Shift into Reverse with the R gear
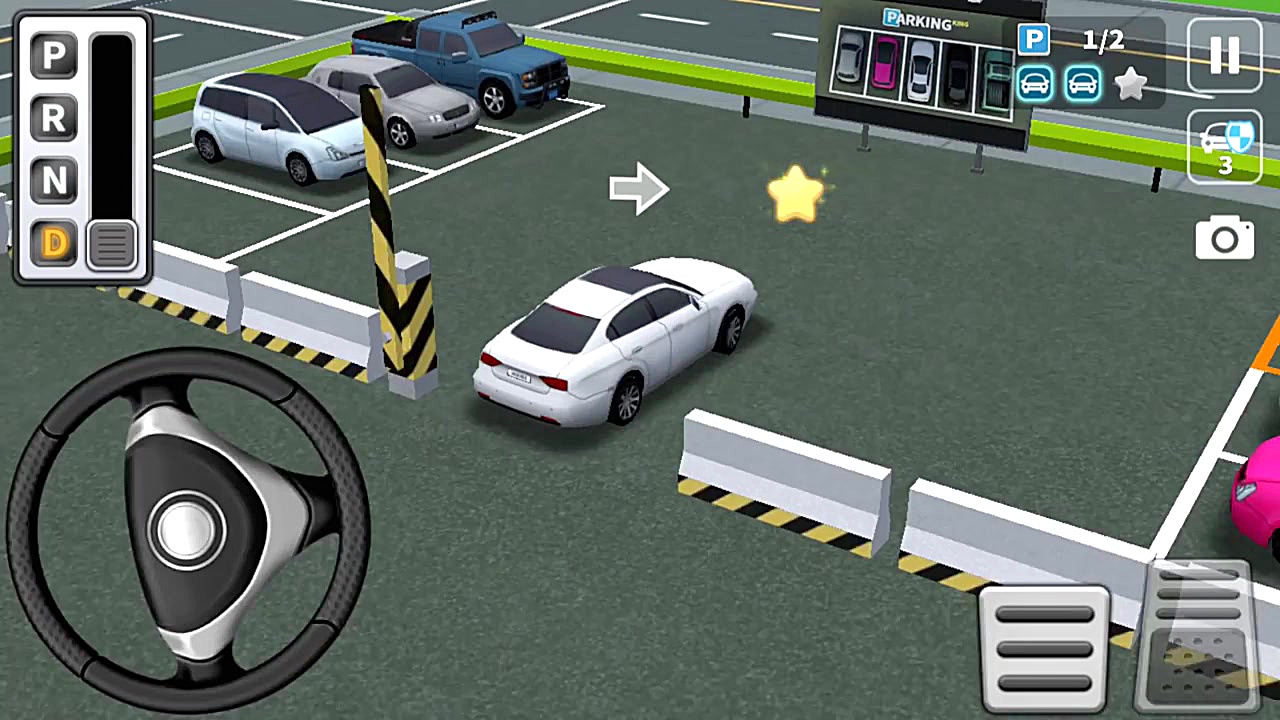 coord(53,119)
